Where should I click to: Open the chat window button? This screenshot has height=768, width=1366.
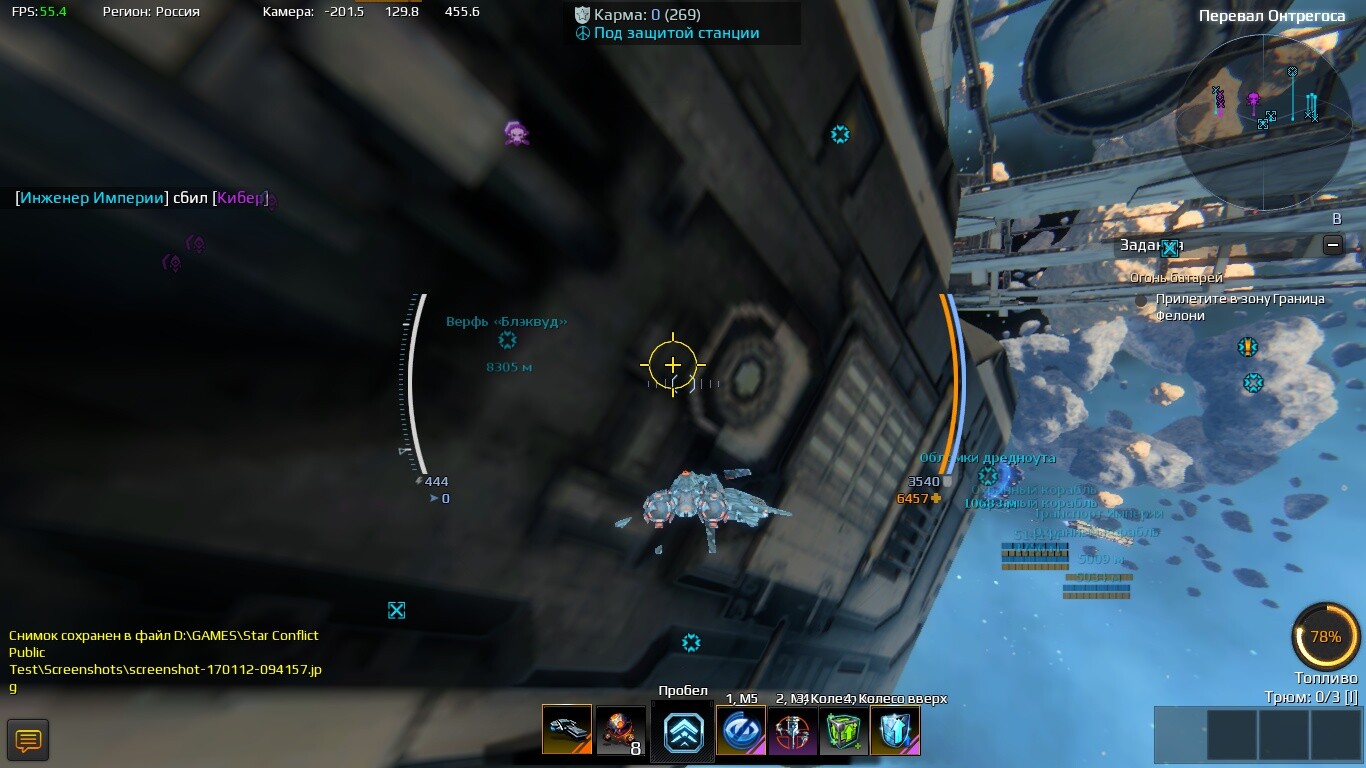[x=28, y=740]
